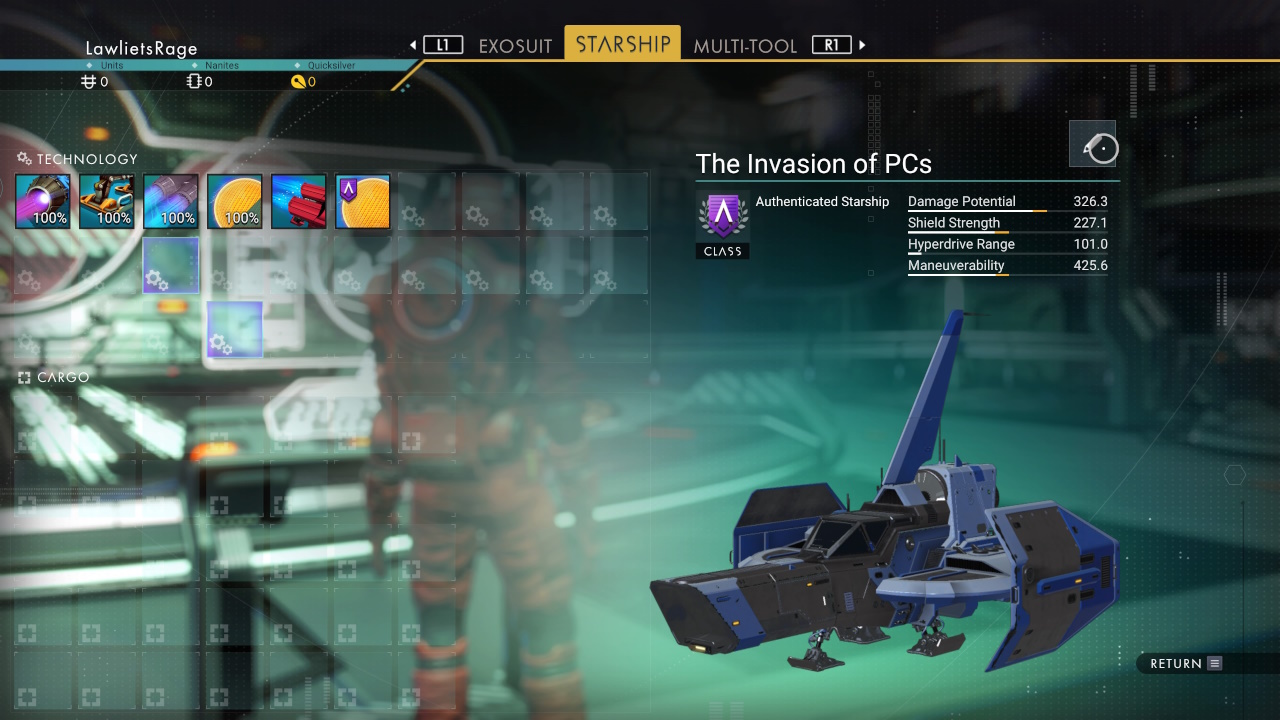Open the Multi-Tool tab
Screen dimensions: 1280x720
[745, 46]
